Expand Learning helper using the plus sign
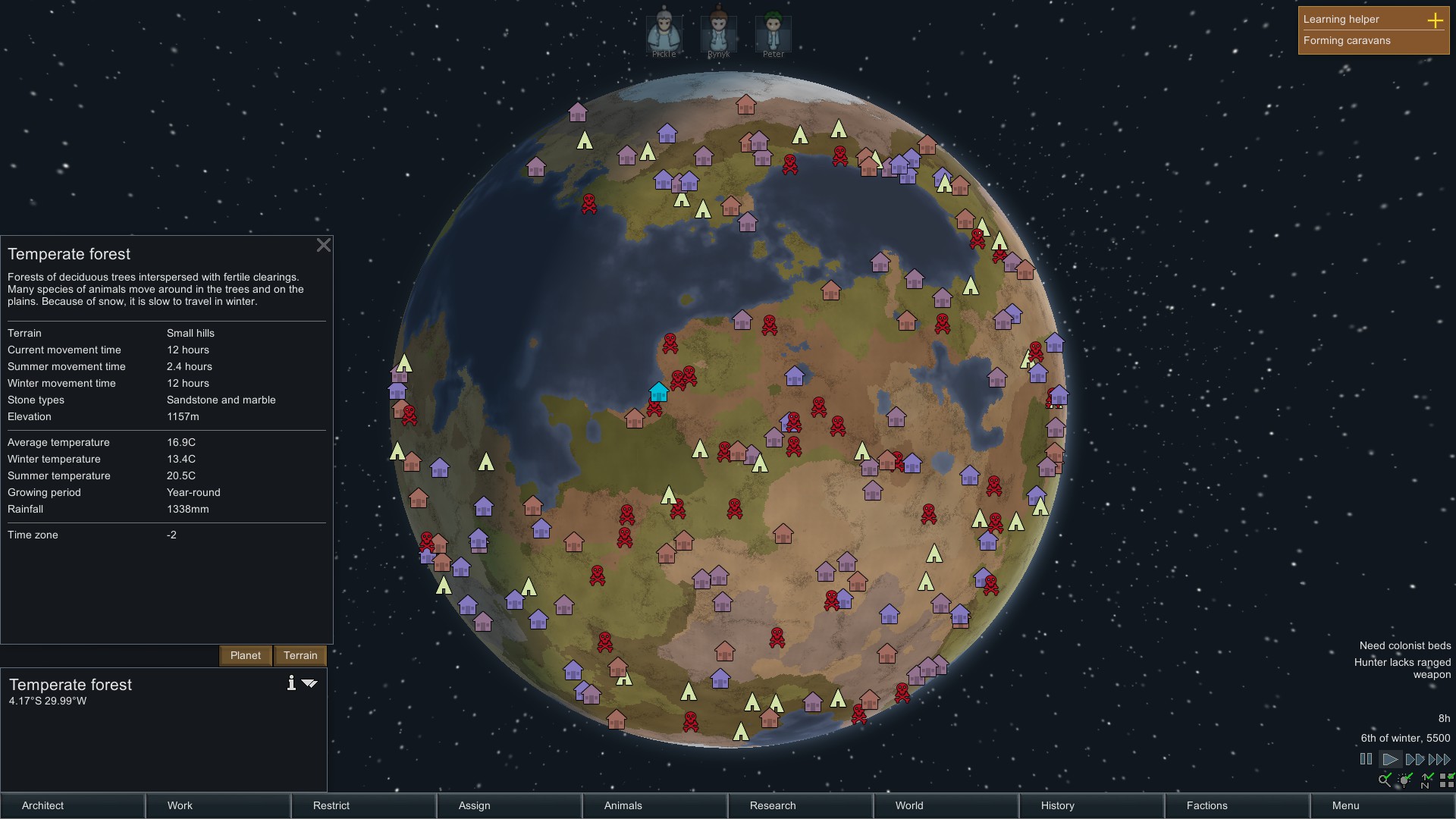 (x=1436, y=22)
